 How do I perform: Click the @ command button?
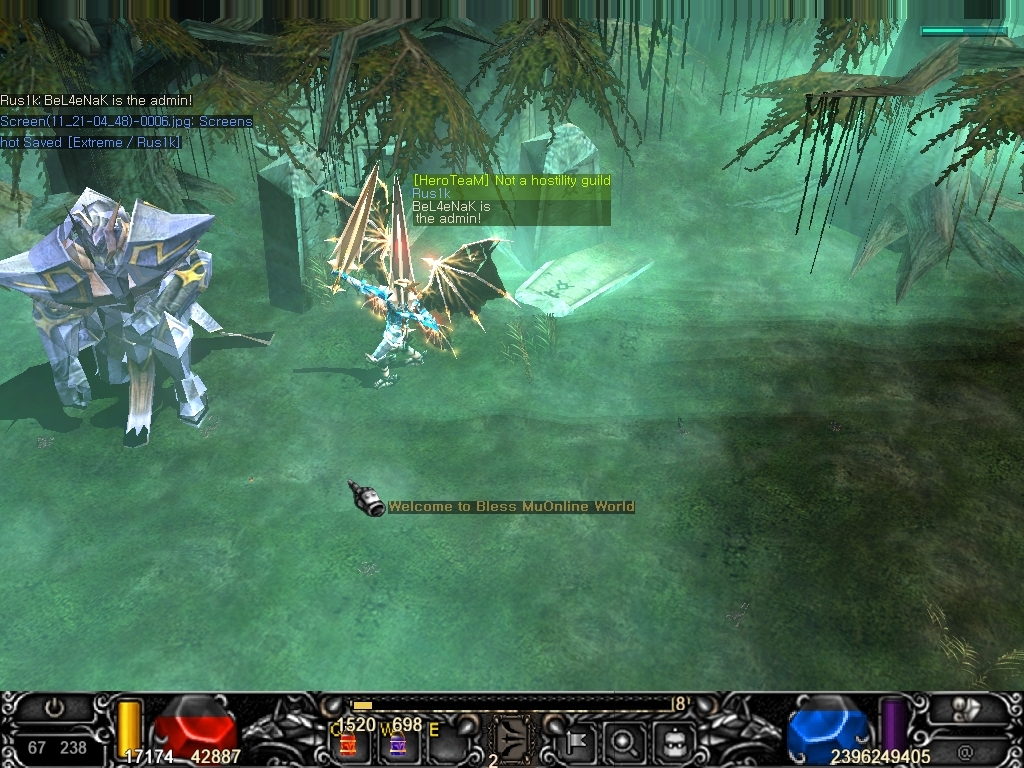[965, 752]
